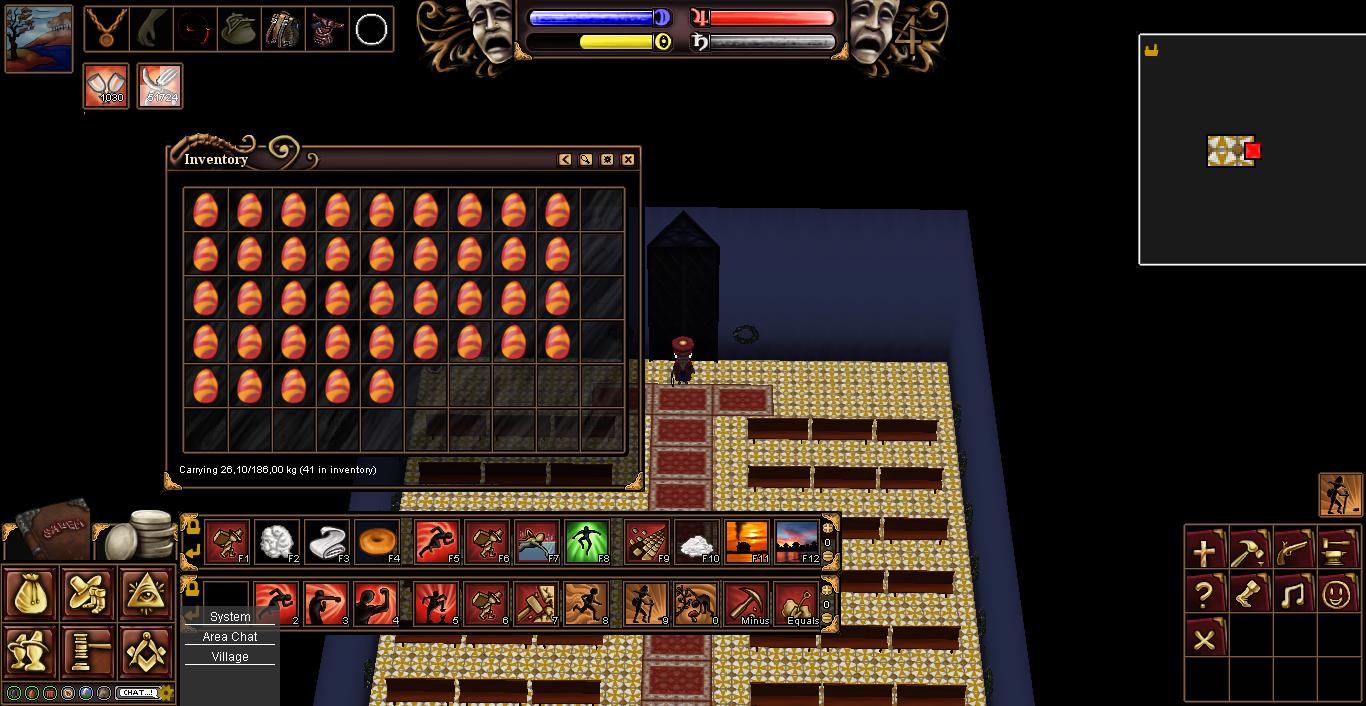Click the Inventory back arrow button
This screenshot has width=1366, height=706.
pyautogui.click(x=565, y=160)
